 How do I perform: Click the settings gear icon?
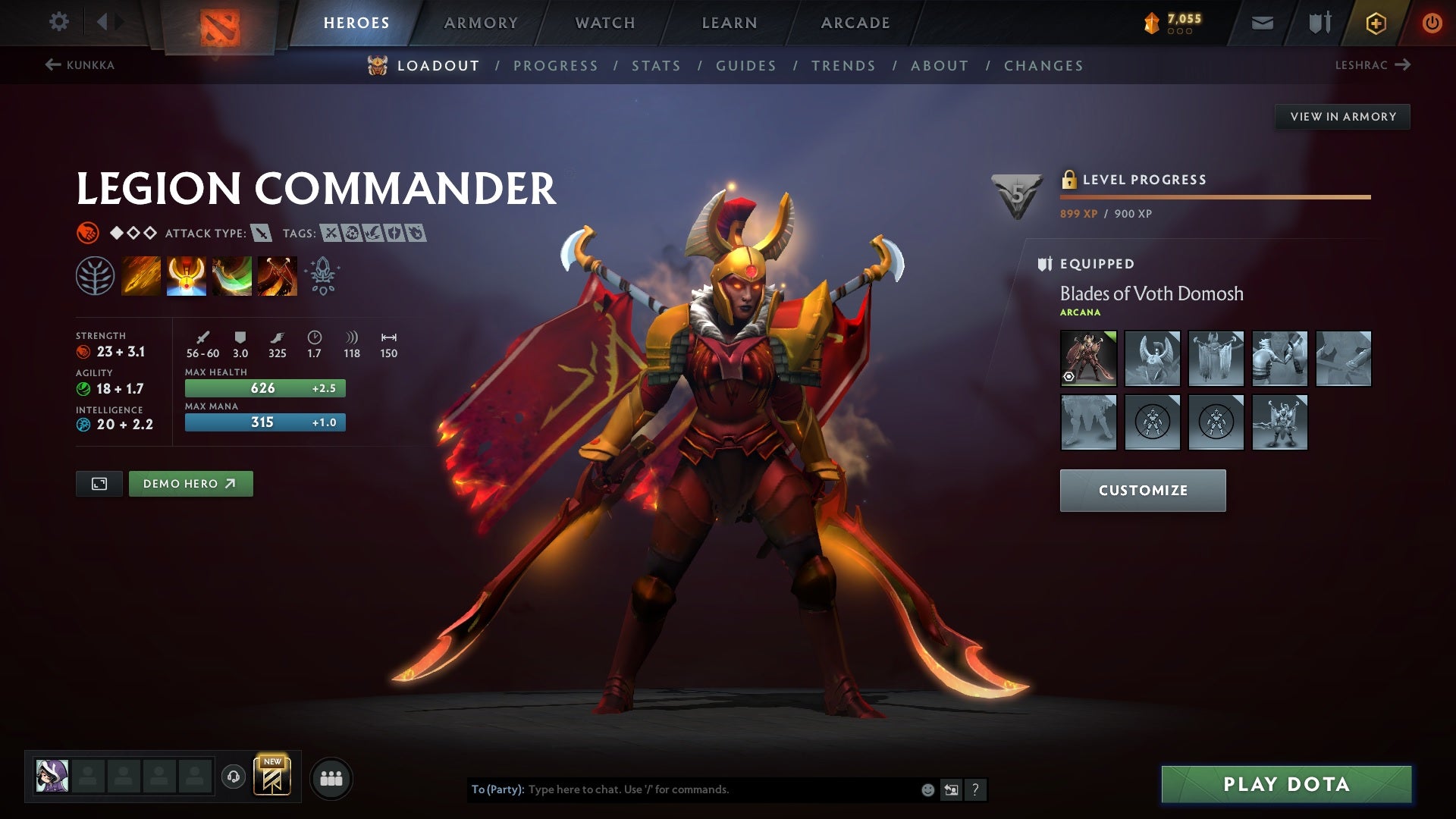(x=58, y=22)
